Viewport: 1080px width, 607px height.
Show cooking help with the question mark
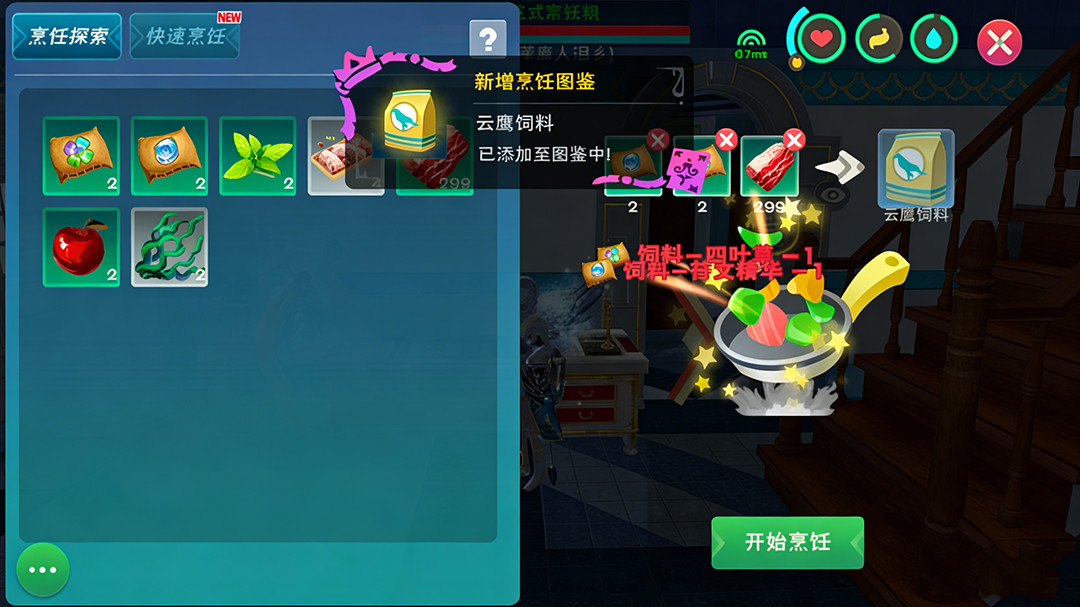487,39
